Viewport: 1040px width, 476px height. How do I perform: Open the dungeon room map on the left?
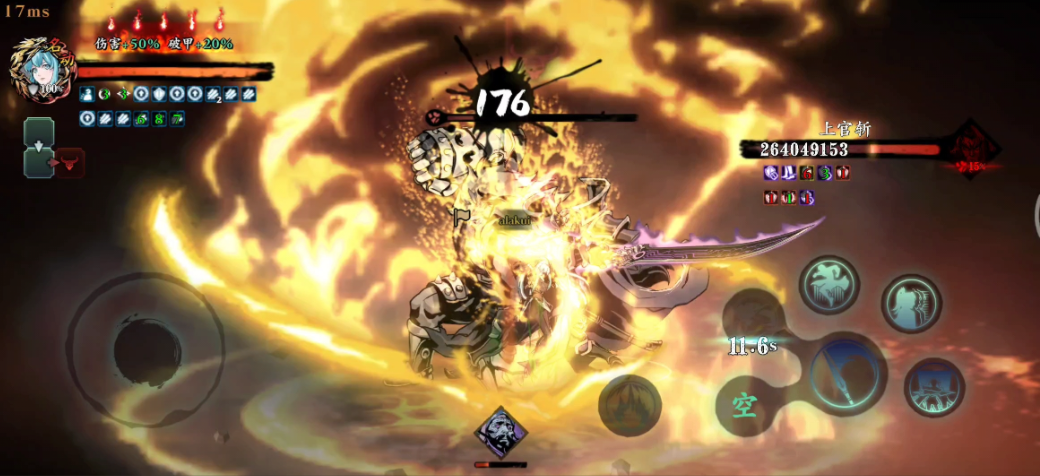(39, 148)
